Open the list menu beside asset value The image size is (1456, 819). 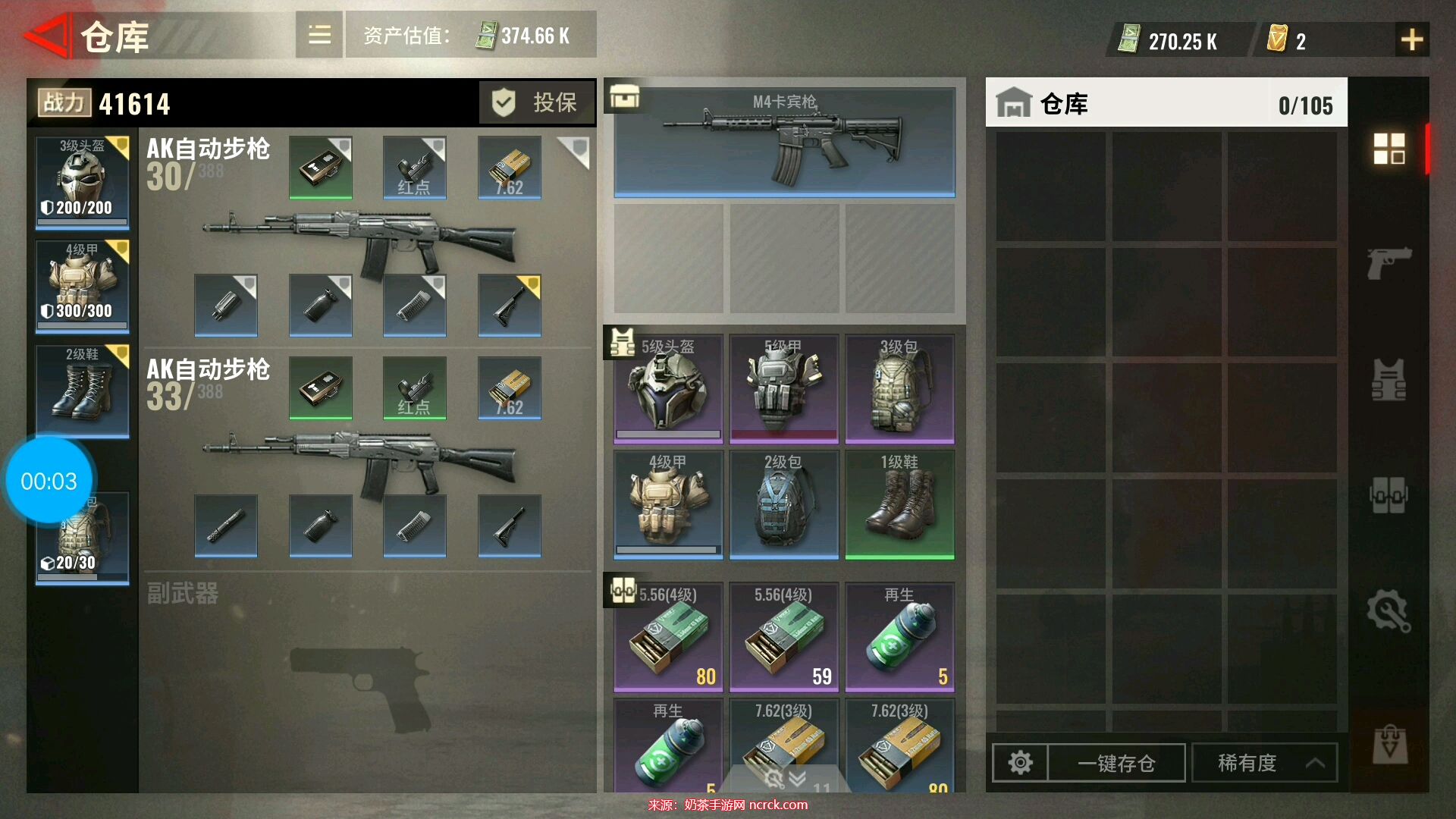click(319, 35)
